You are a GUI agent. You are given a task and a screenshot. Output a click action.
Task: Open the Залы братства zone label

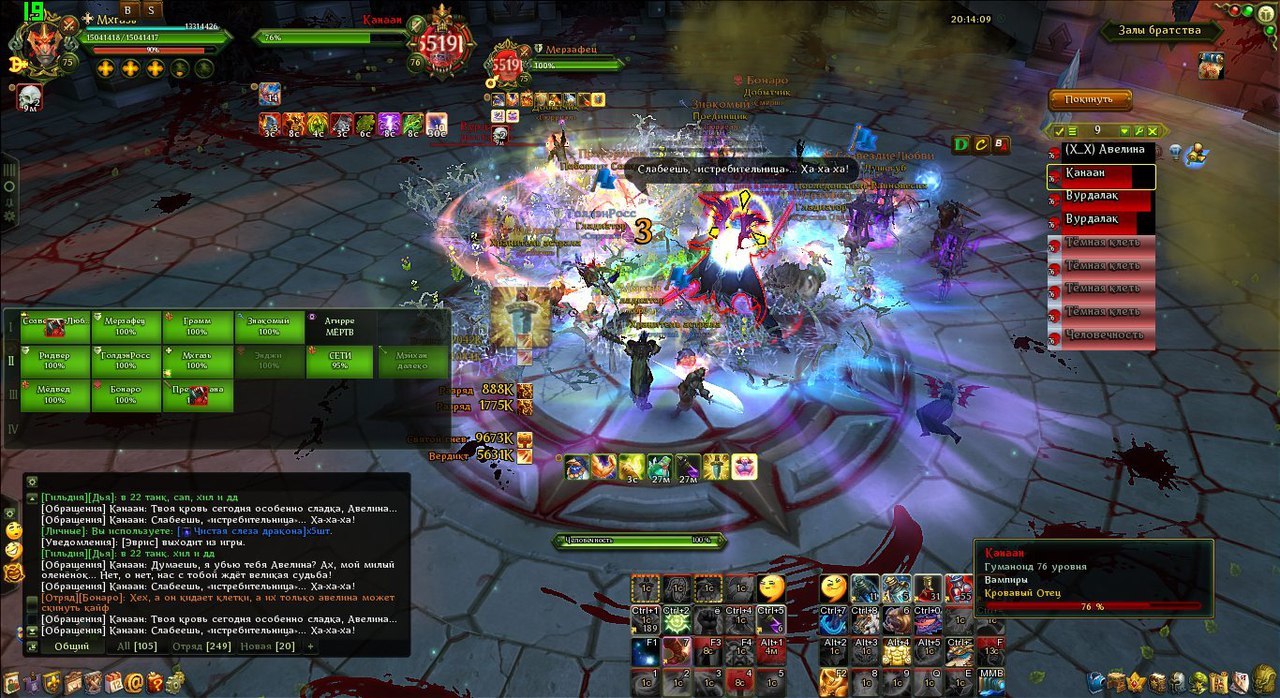pyautogui.click(x=1162, y=31)
